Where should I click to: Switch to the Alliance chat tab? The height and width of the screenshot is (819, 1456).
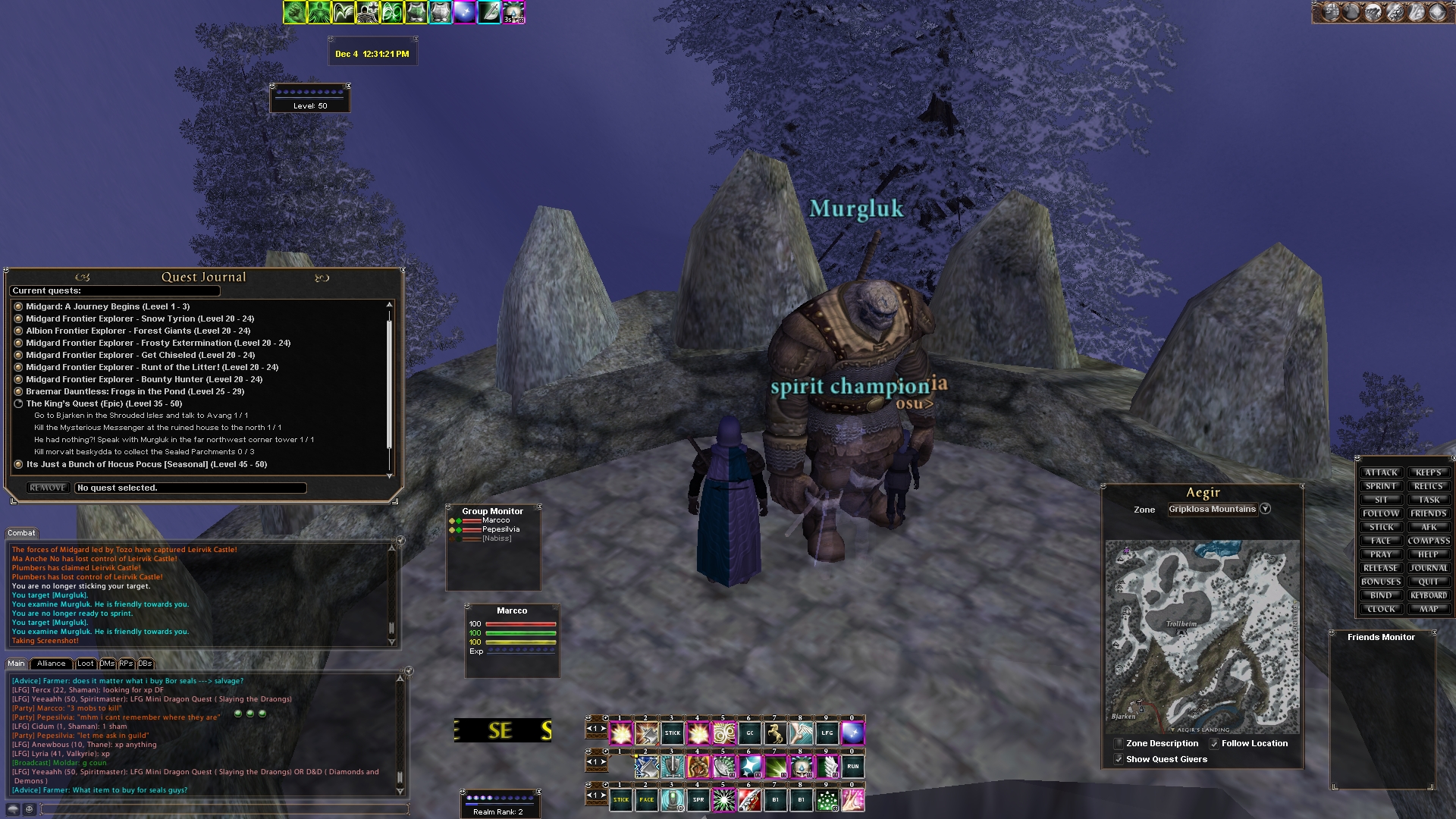[52, 664]
